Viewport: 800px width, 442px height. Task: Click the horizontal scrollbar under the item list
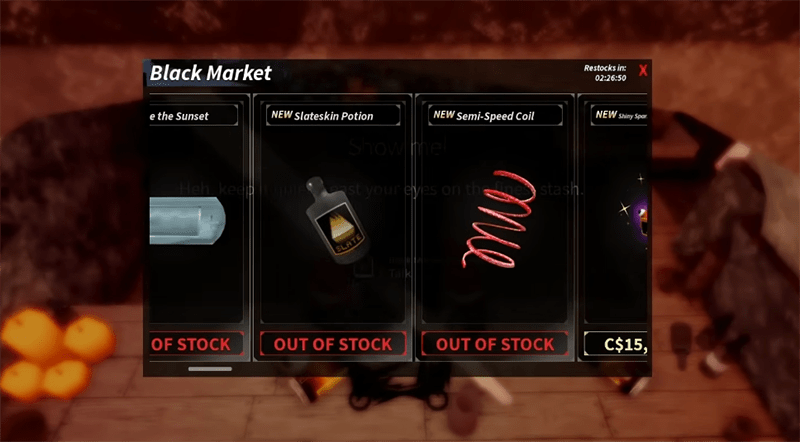(209, 369)
